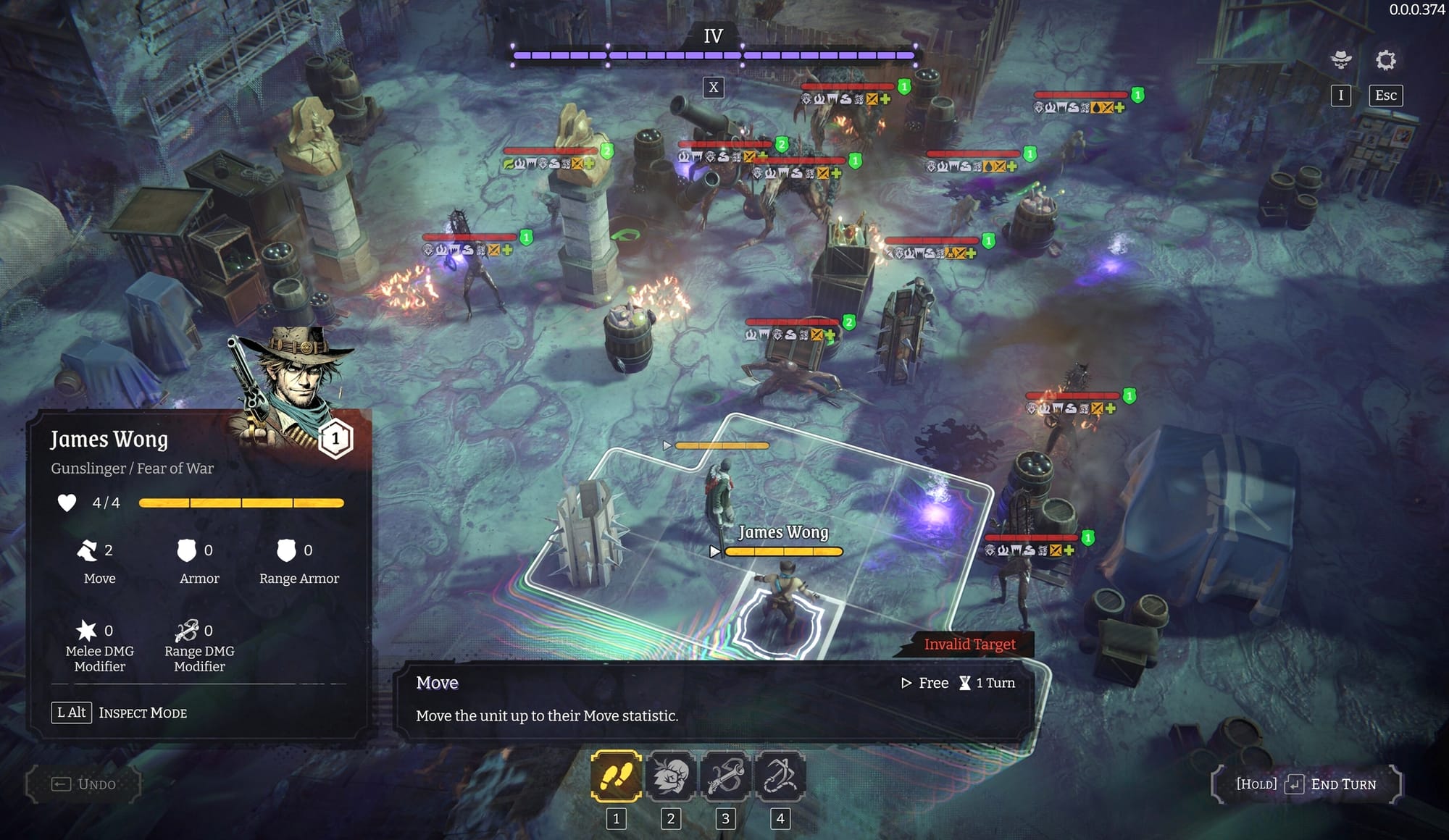The image size is (1449, 840).
Task: Open settings with the gear icon
Action: (x=1385, y=60)
